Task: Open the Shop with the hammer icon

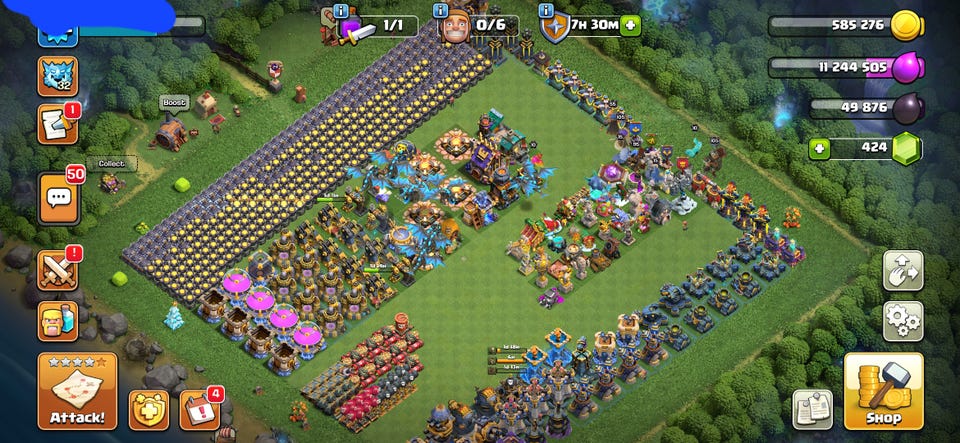Action: pyautogui.click(x=883, y=390)
